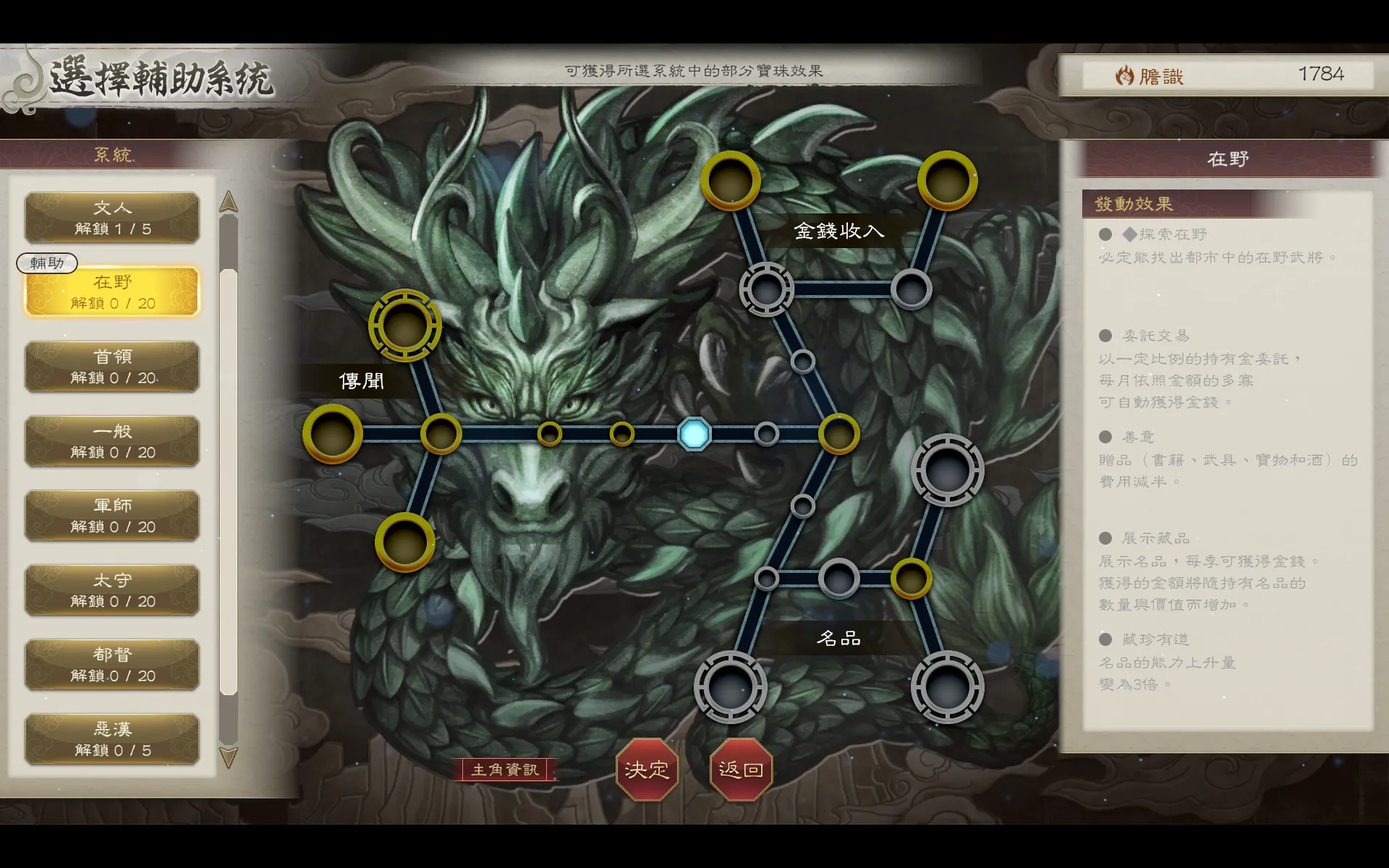Select the ornate gold node above 傳聞
Screen dimensions: 1389x868
pyautogui.click(x=405, y=325)
